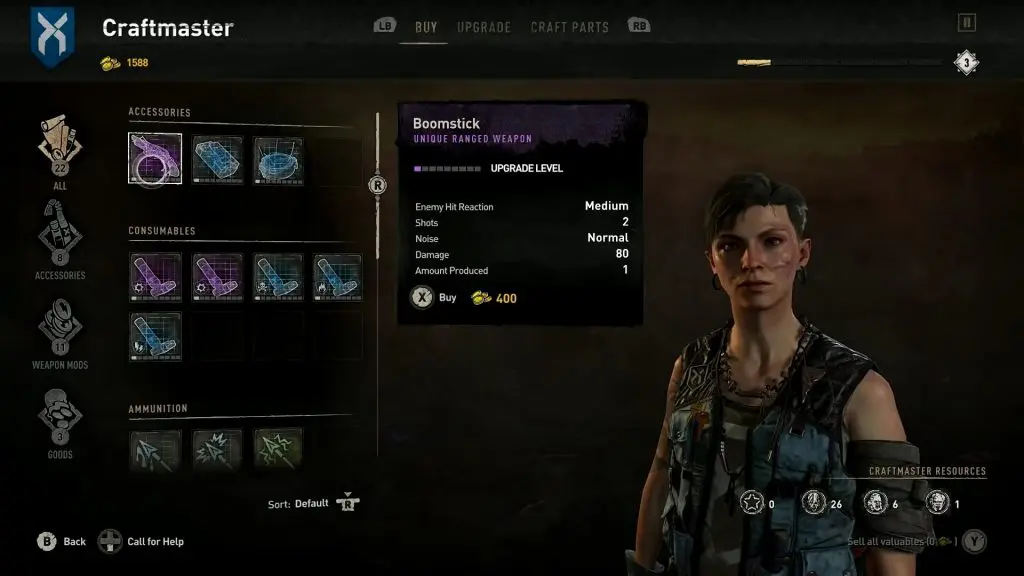Open the Craft Parts tab

point(569,27)
